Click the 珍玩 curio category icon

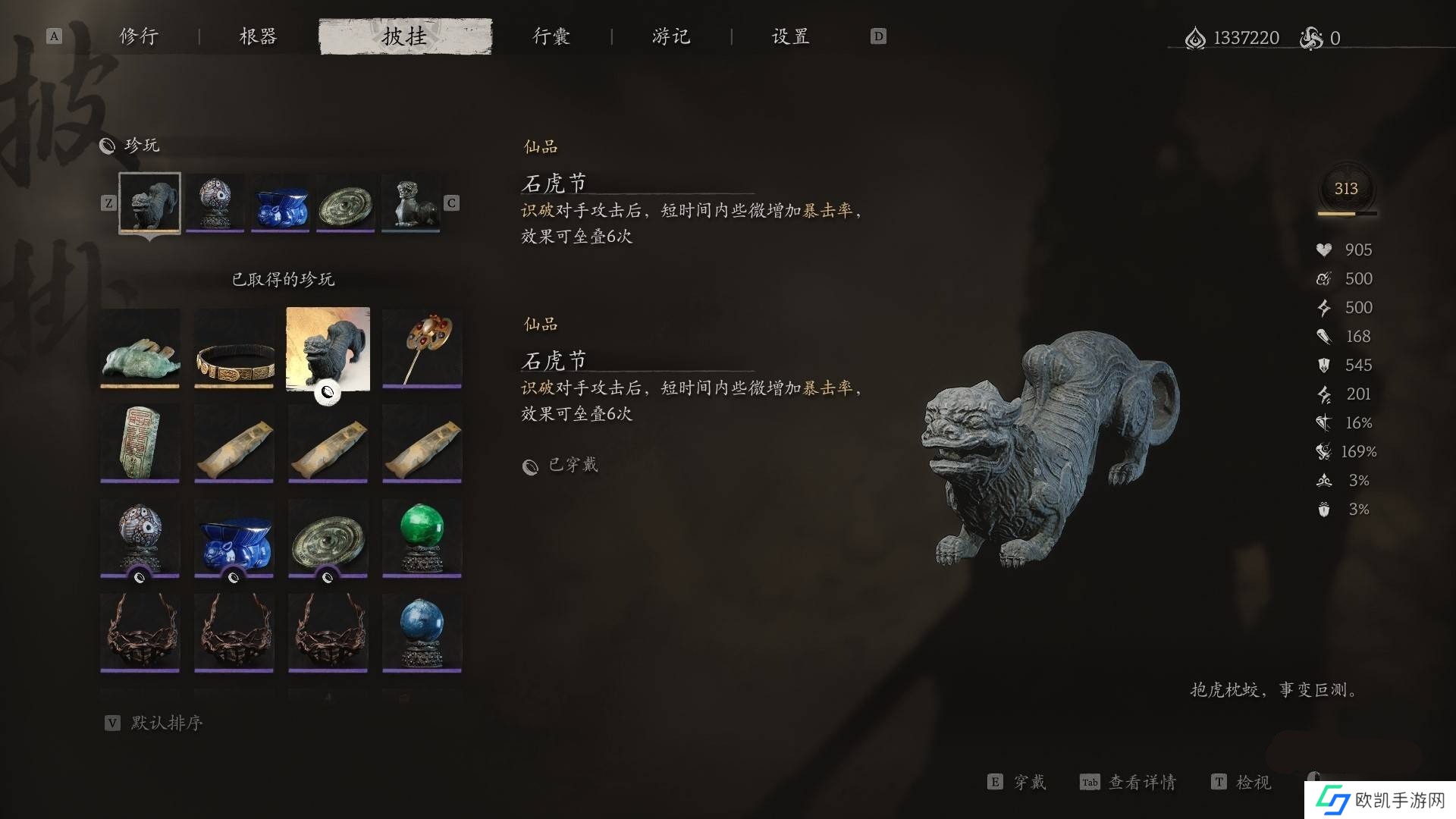coord(107,146)
